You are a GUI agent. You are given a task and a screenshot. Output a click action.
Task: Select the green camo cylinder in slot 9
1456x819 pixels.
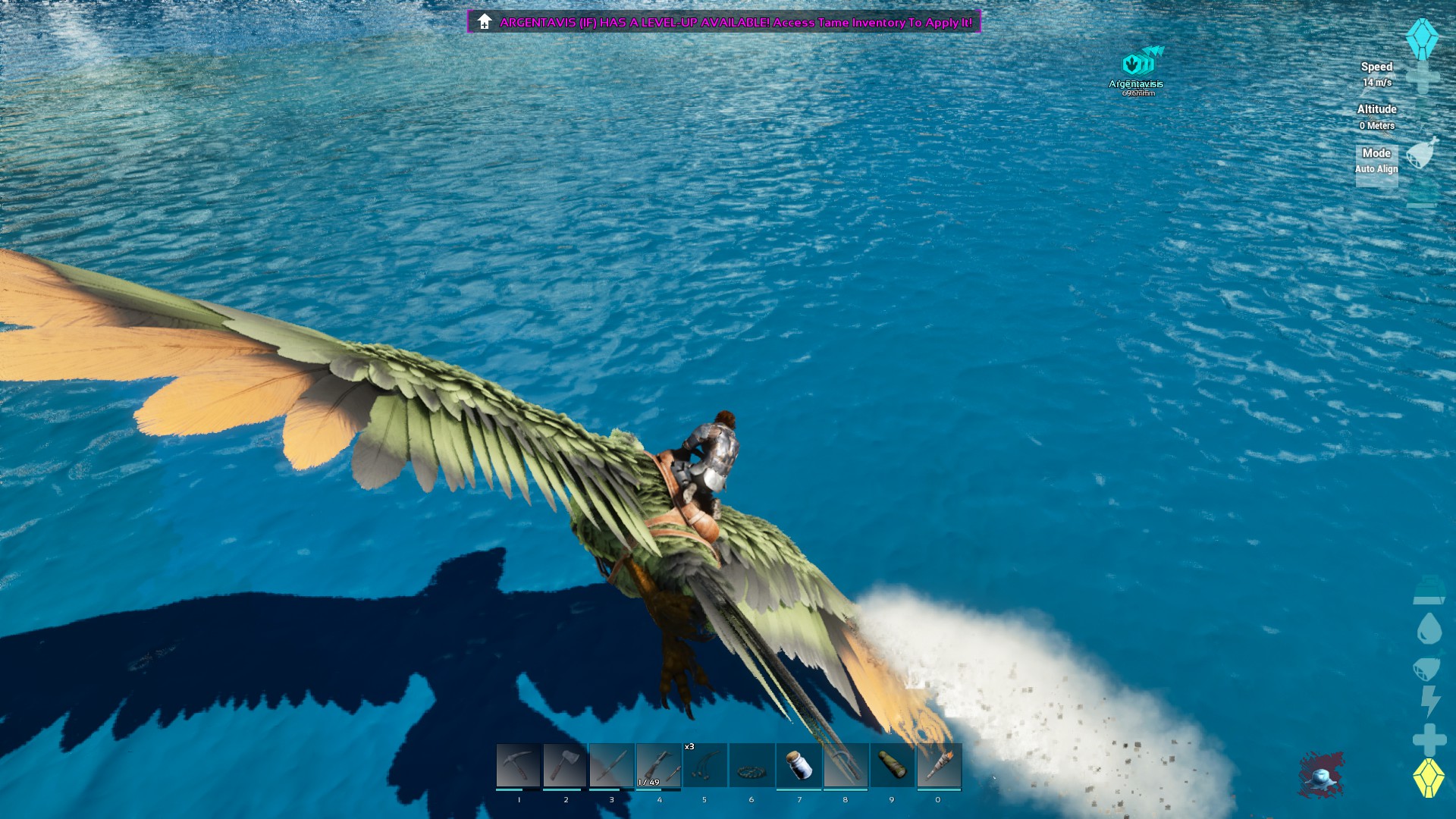893,766
